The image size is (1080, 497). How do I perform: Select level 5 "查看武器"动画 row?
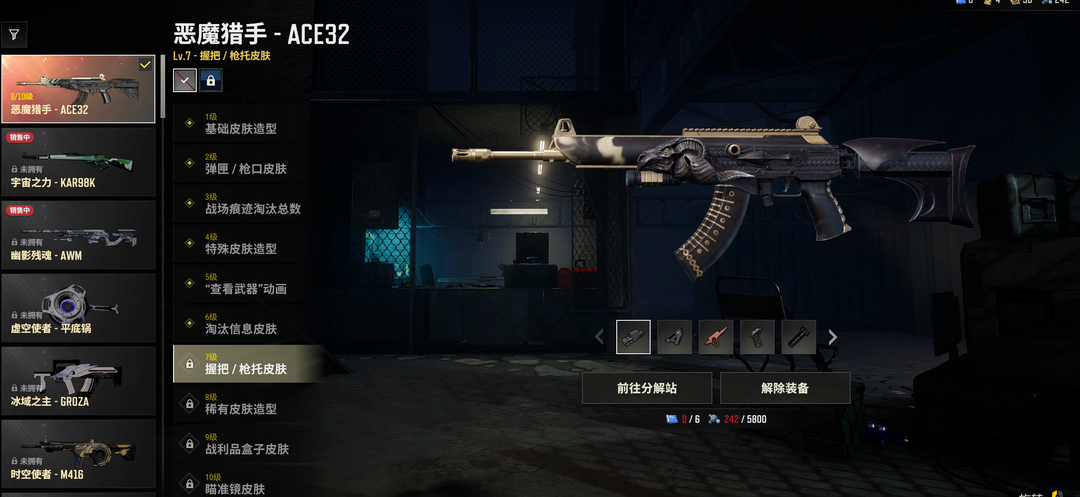click(246, 284)
